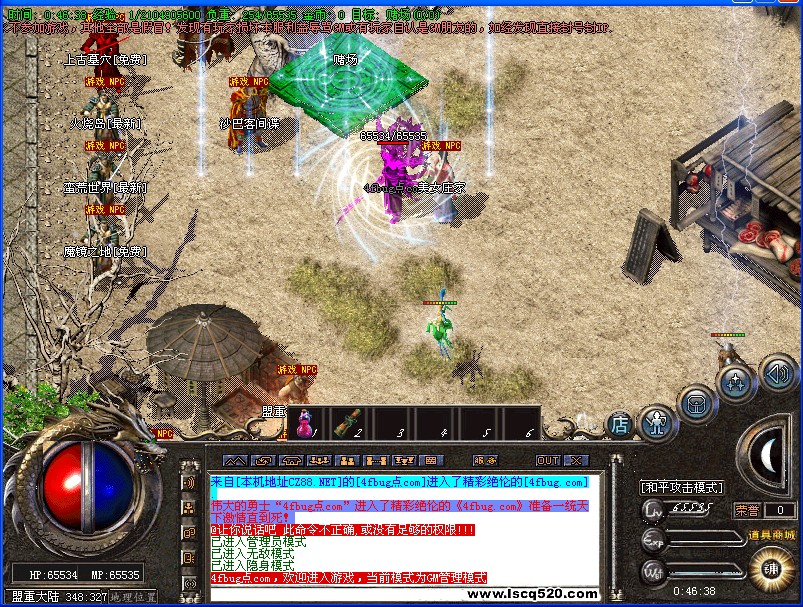The width and height of the screenshot is (803, 607).
Task: Open the shop with the 店 button
Action: pos(620,424)
